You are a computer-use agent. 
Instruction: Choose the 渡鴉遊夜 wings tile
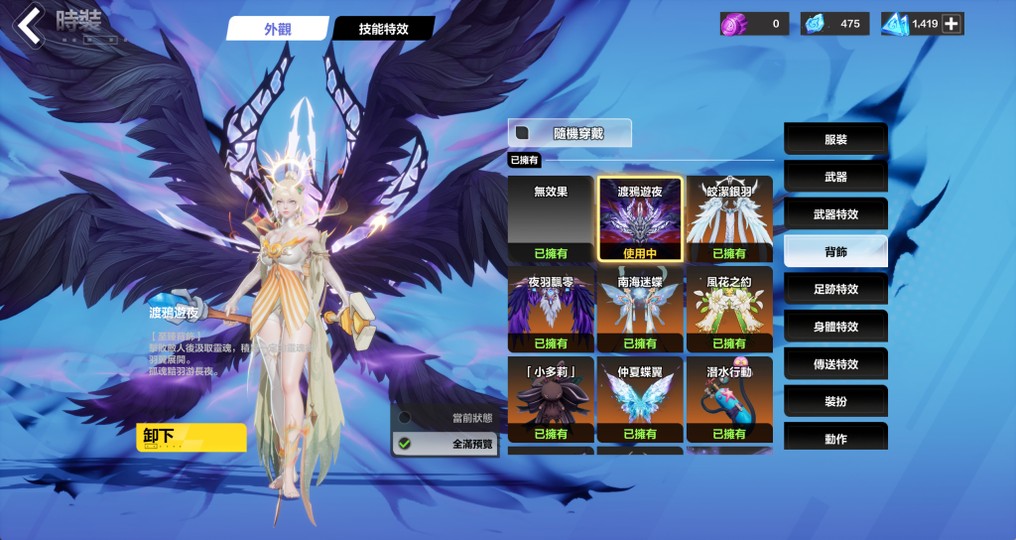click(640, 218)
